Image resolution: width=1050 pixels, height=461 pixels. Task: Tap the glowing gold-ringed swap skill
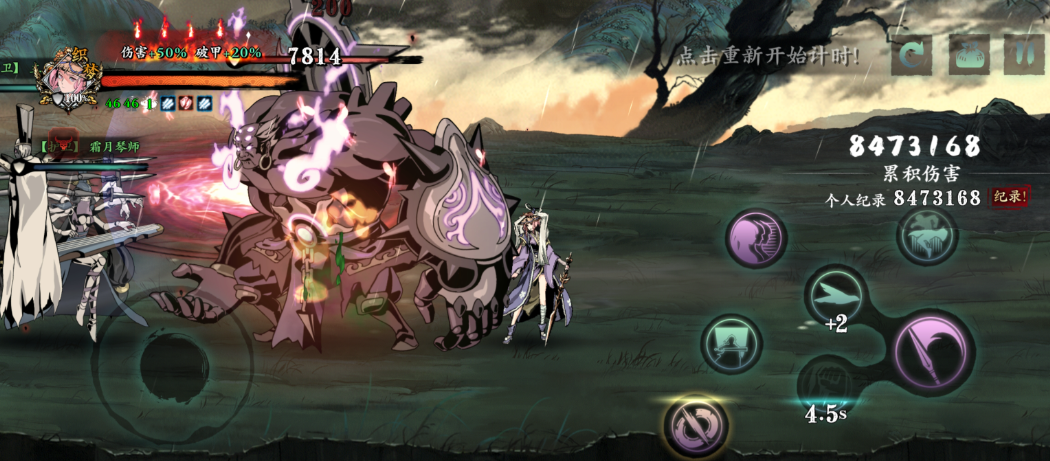point(696,426)
